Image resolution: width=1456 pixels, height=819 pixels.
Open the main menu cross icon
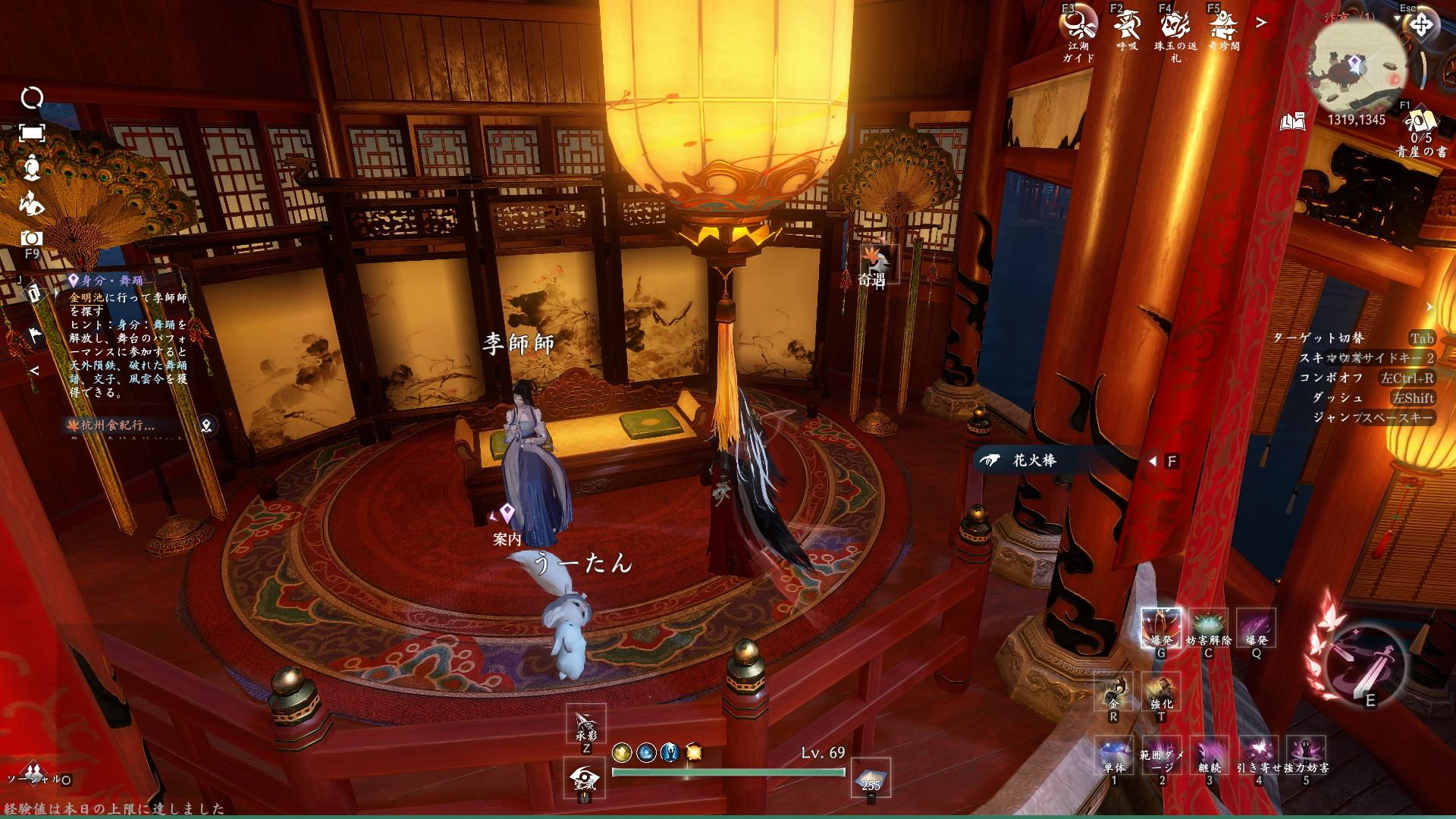pyautogui.click(x=1420, y=26)
